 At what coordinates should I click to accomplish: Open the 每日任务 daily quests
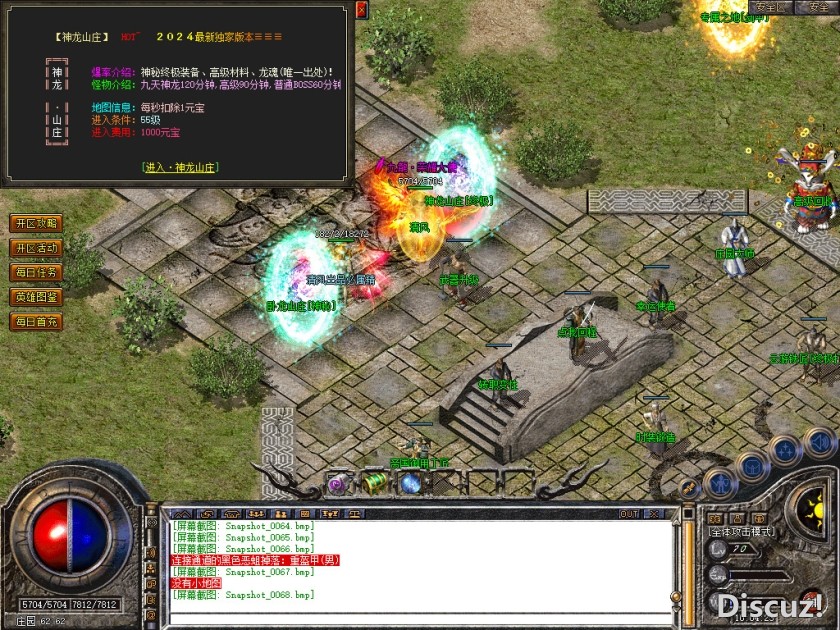[35, 272]
